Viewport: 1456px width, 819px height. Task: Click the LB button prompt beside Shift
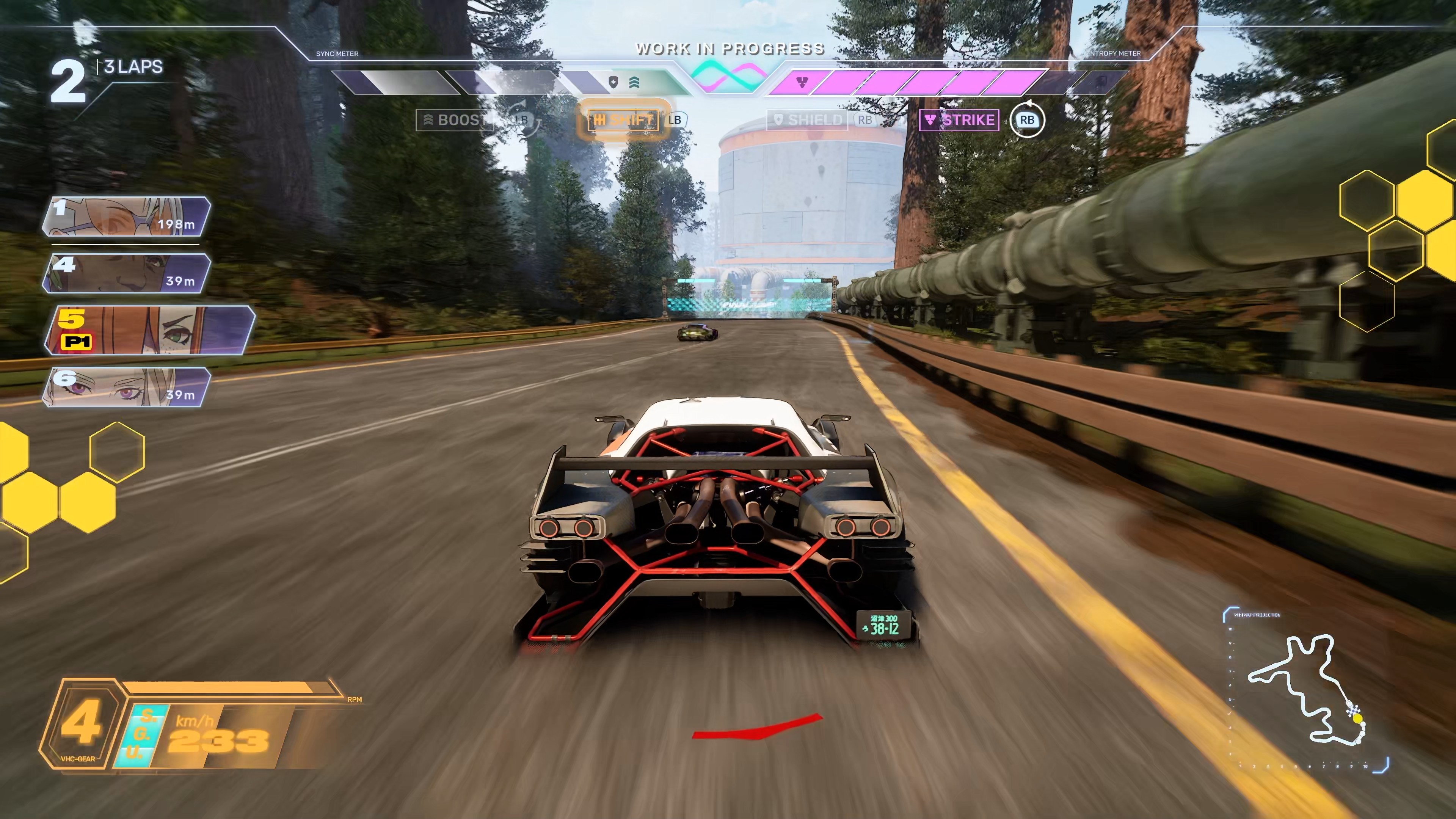(676, 121)
